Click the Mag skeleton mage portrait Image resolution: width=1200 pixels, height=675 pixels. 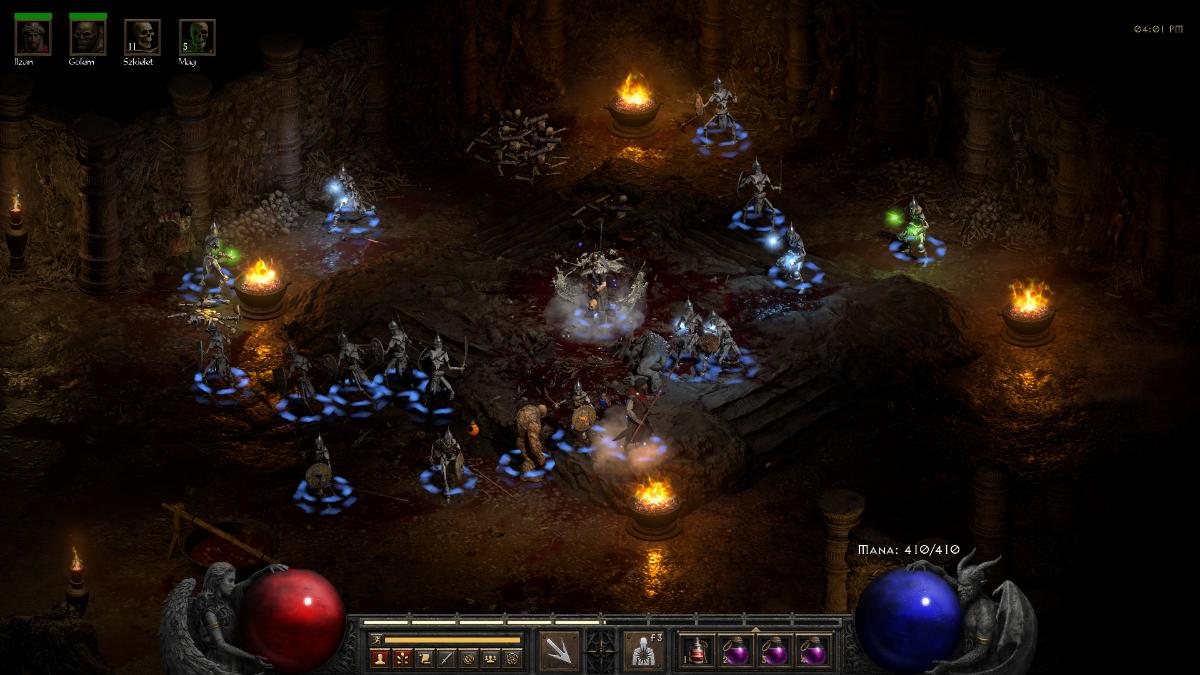198,37
